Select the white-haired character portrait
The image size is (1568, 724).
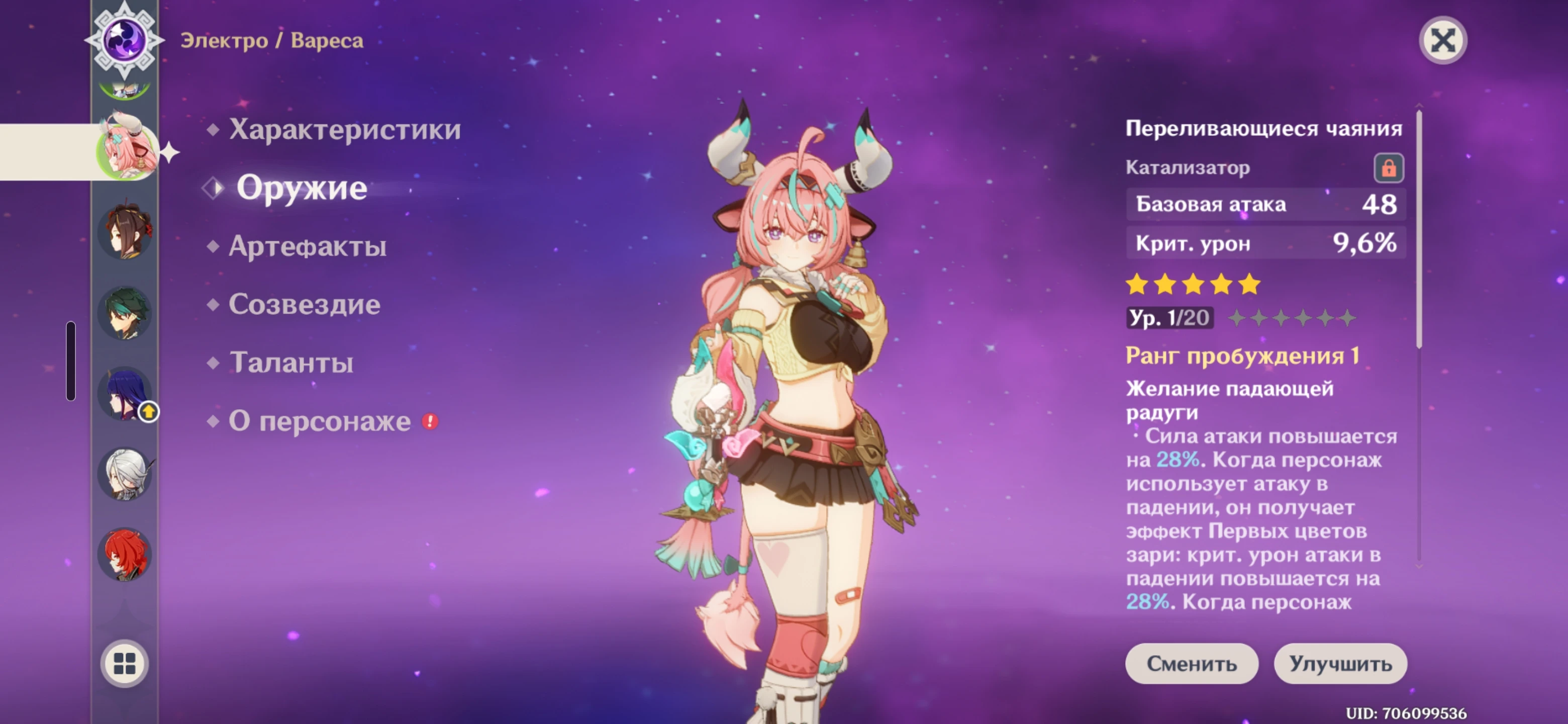pos(126,474)
